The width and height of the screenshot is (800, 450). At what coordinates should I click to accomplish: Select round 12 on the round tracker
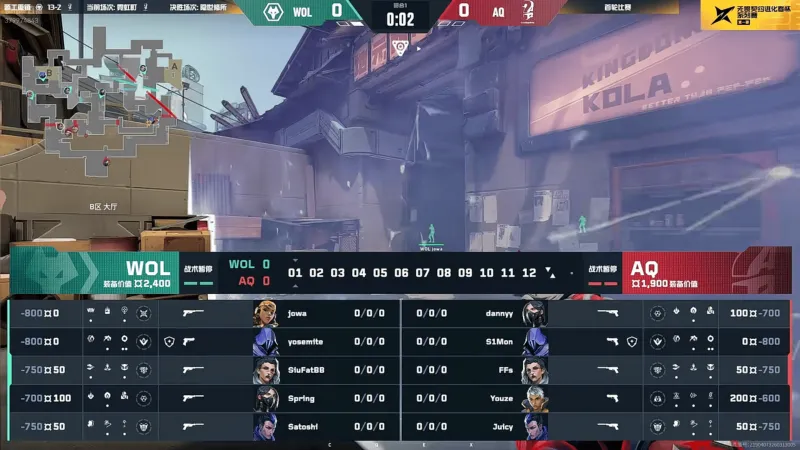click(529, 272)
